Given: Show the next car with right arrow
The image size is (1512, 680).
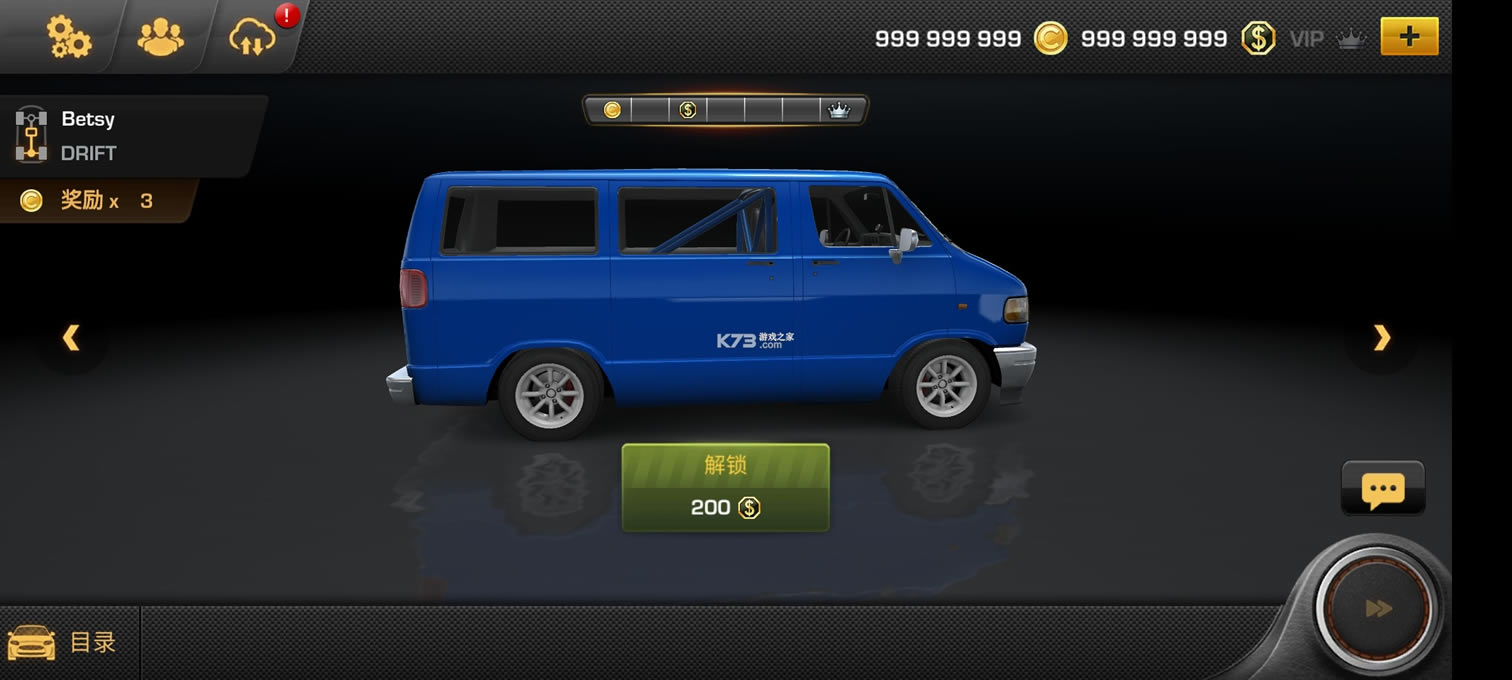Looking at the screenshot, I should pyautogui.click(x=1381, y=338).
